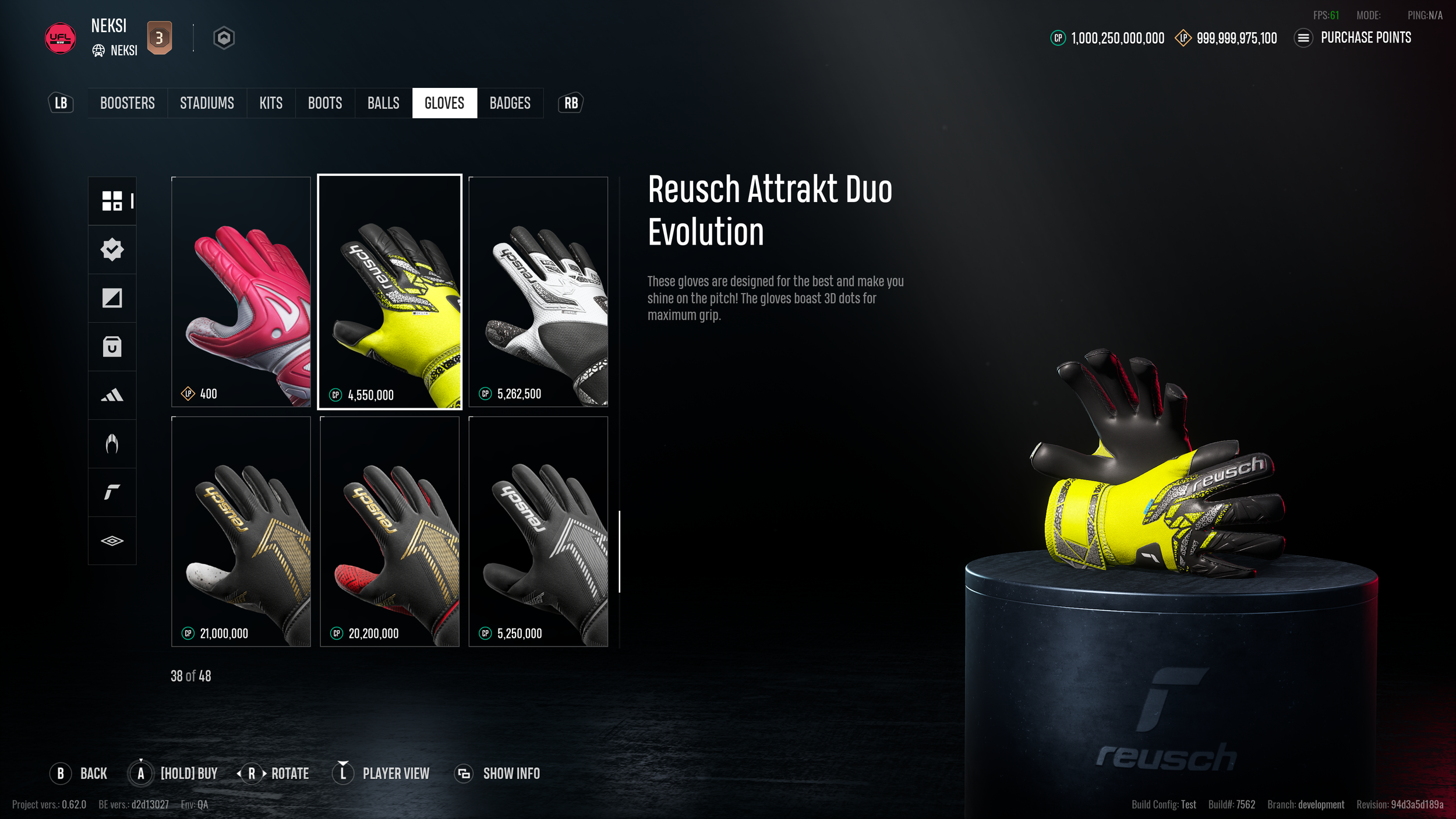Select the Kits category tab

[x=271, y=103]
